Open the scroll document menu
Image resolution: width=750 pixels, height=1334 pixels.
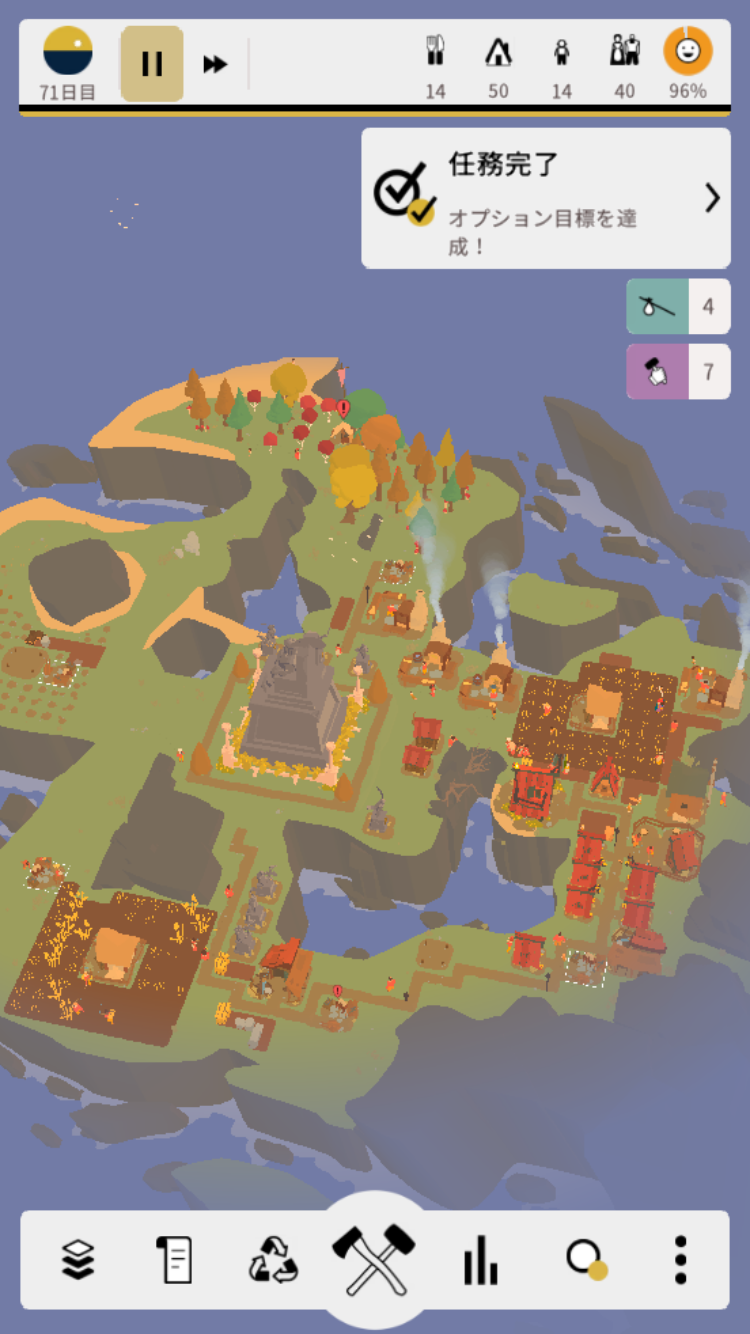pos(174,1259)
